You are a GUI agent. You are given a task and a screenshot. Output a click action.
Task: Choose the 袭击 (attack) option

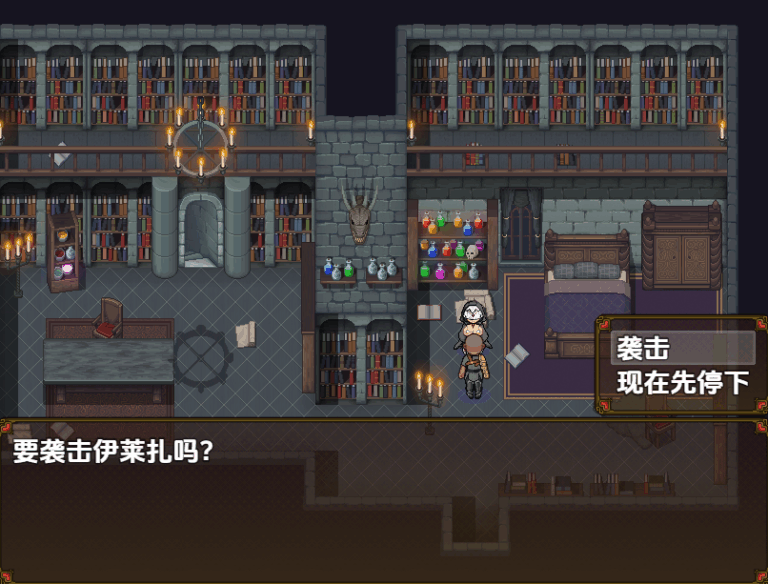tap(682, 348)
